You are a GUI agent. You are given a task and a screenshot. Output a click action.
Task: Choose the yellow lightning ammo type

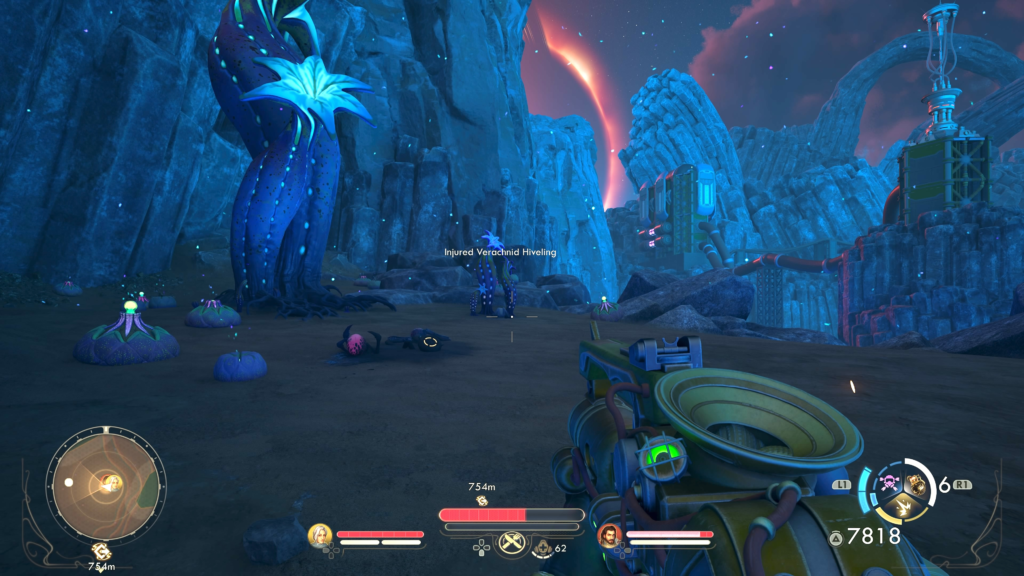[901, 508]
